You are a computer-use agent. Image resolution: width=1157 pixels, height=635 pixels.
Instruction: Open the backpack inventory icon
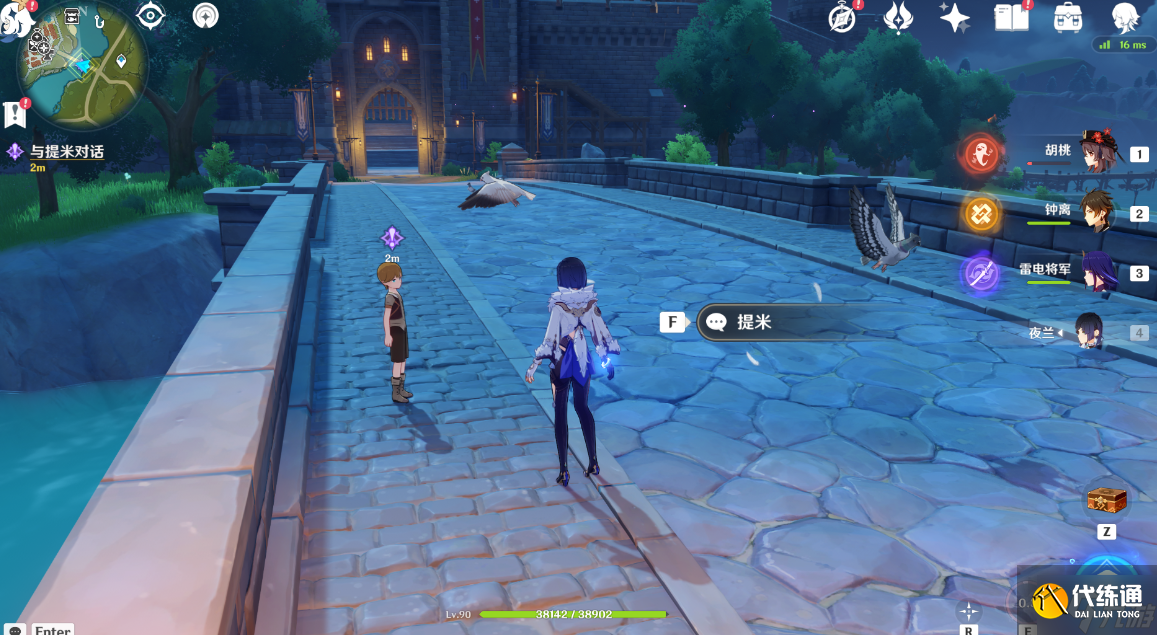click(x=1068, y=17)
